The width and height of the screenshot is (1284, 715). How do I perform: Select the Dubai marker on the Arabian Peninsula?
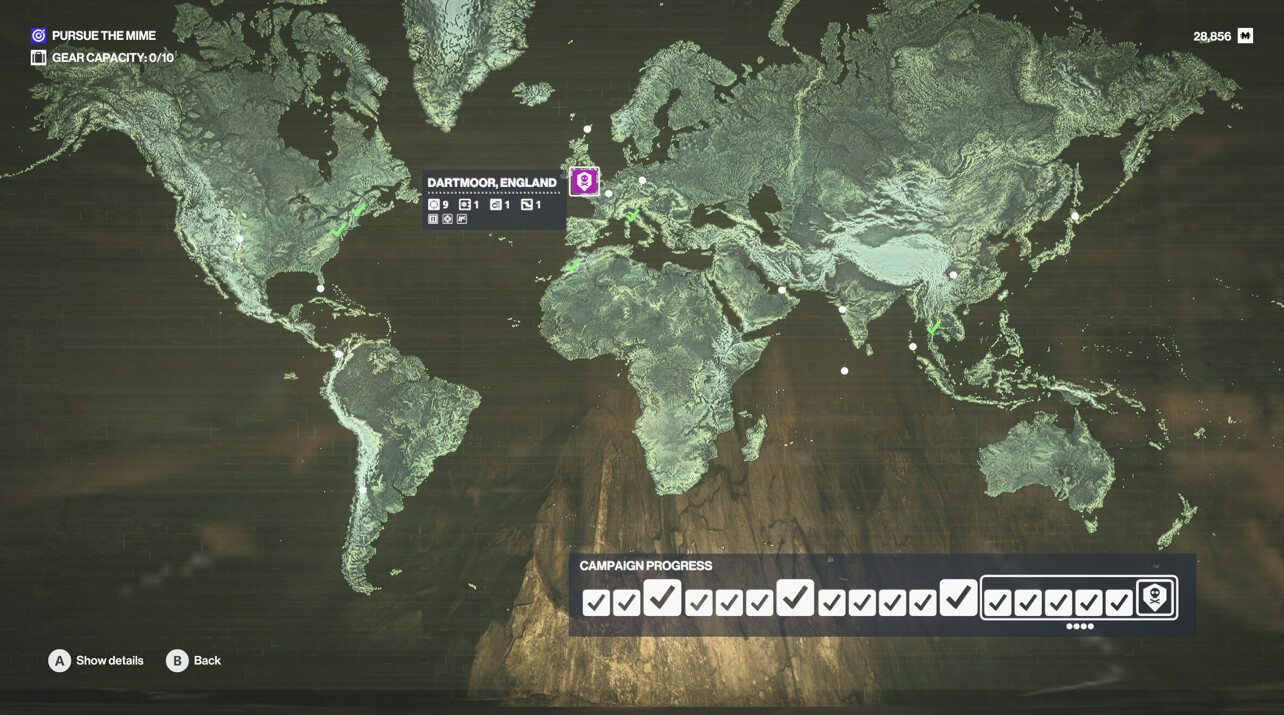[x=782, y=291]
